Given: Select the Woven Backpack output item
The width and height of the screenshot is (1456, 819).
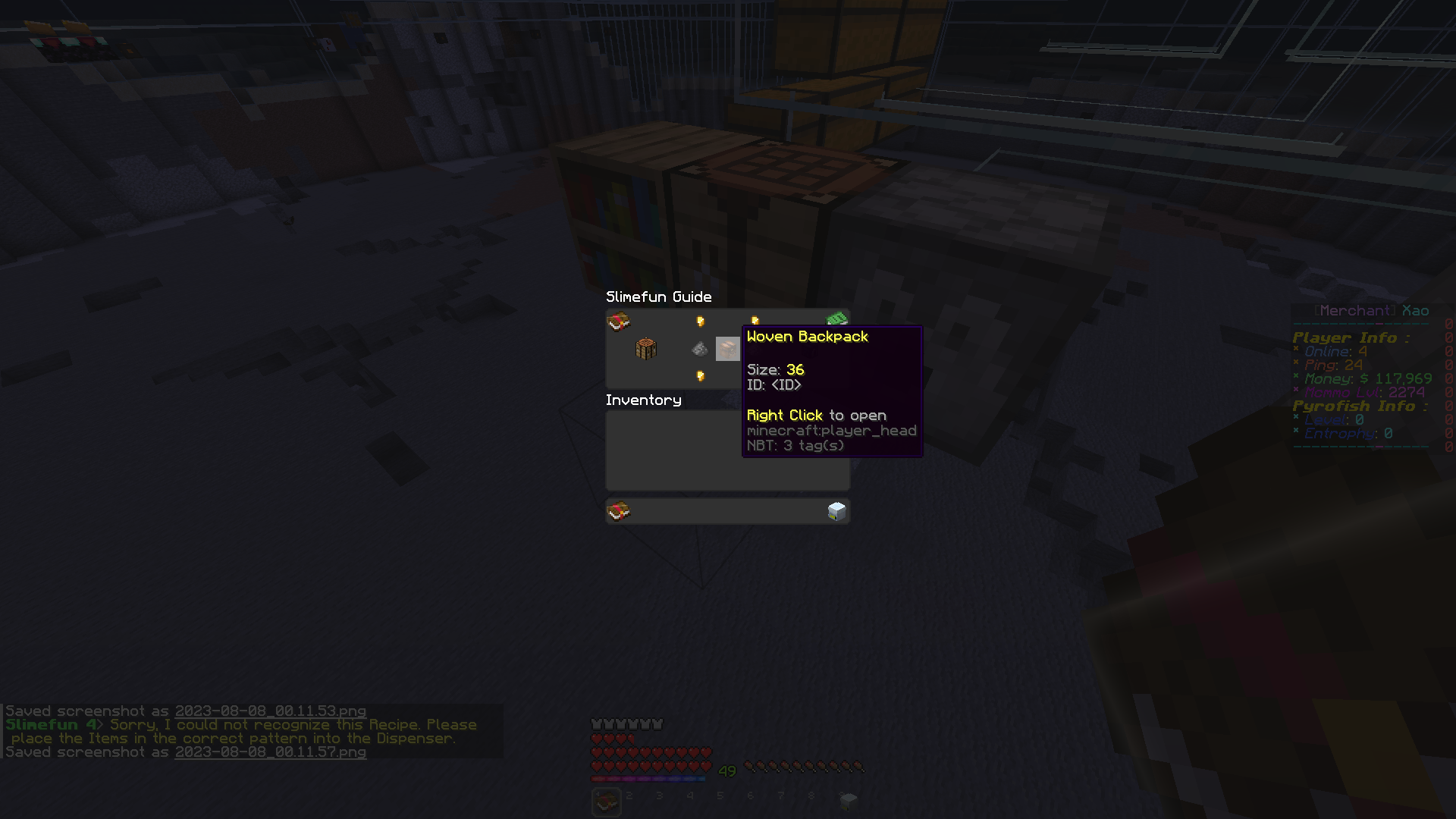Looking at the screenshot, I should [x=729, y=349].
